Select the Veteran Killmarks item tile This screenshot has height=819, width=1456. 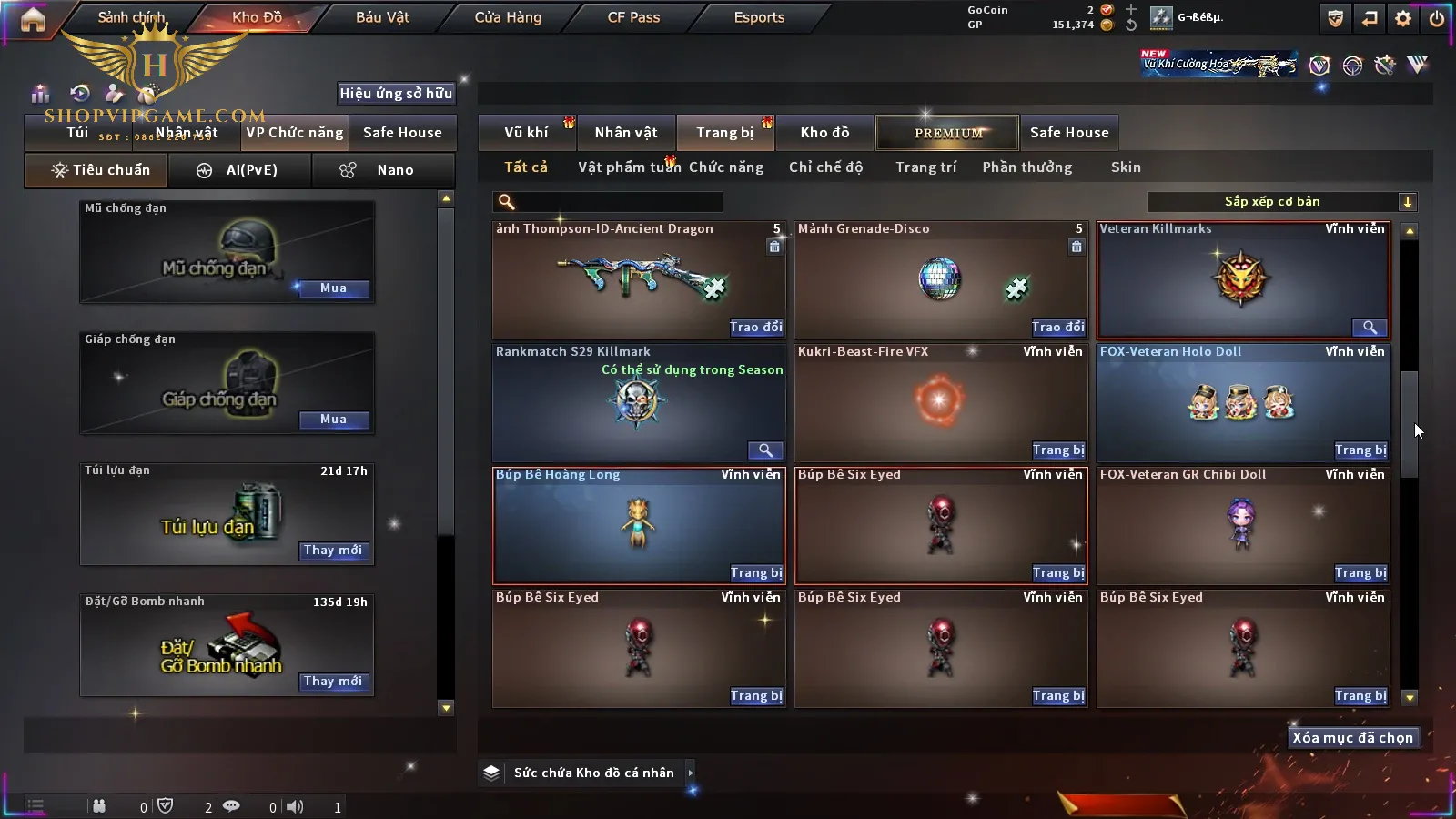coord(1242,280)
